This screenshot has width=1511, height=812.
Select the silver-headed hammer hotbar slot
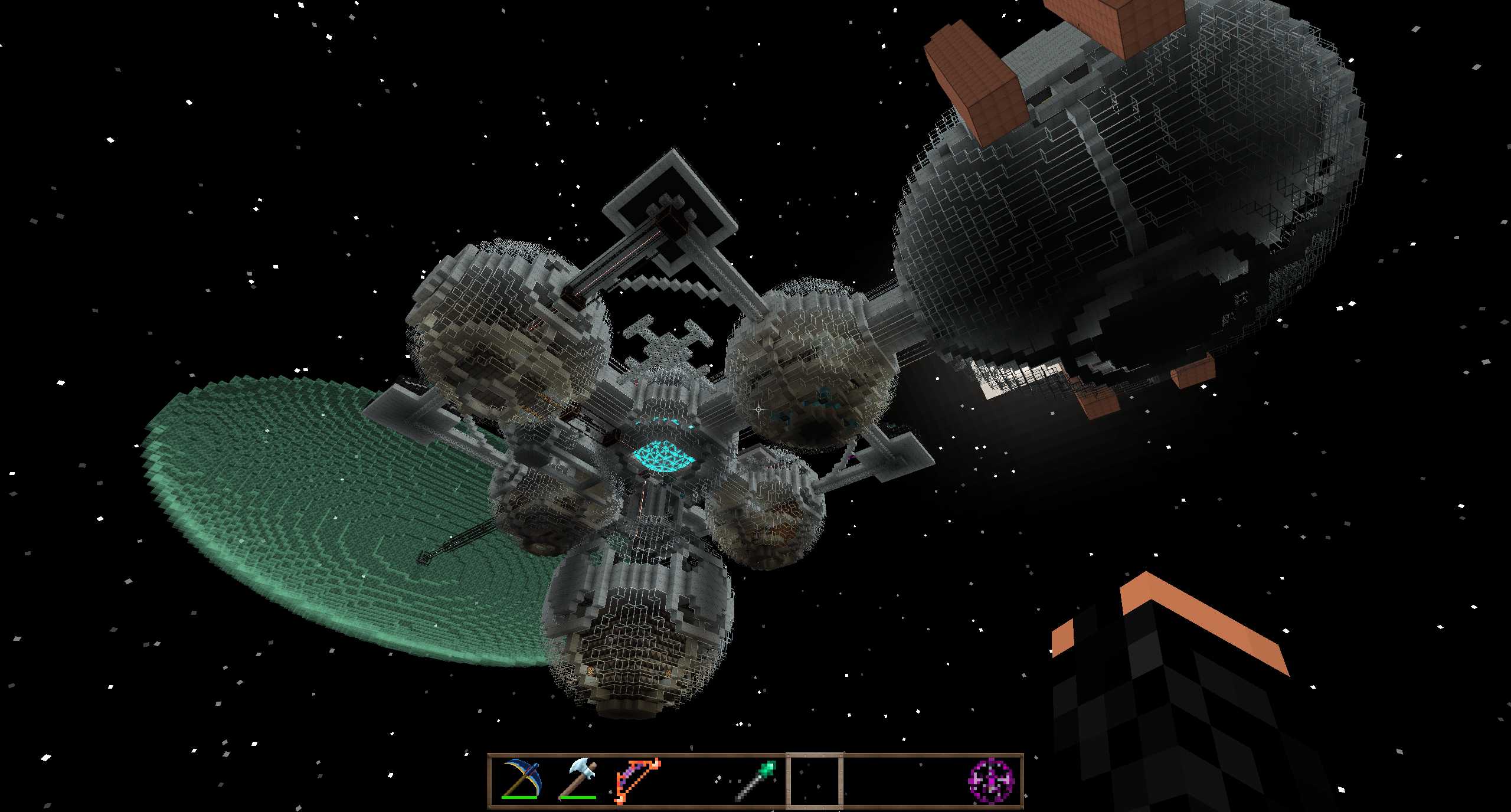[x=578, y=780]
